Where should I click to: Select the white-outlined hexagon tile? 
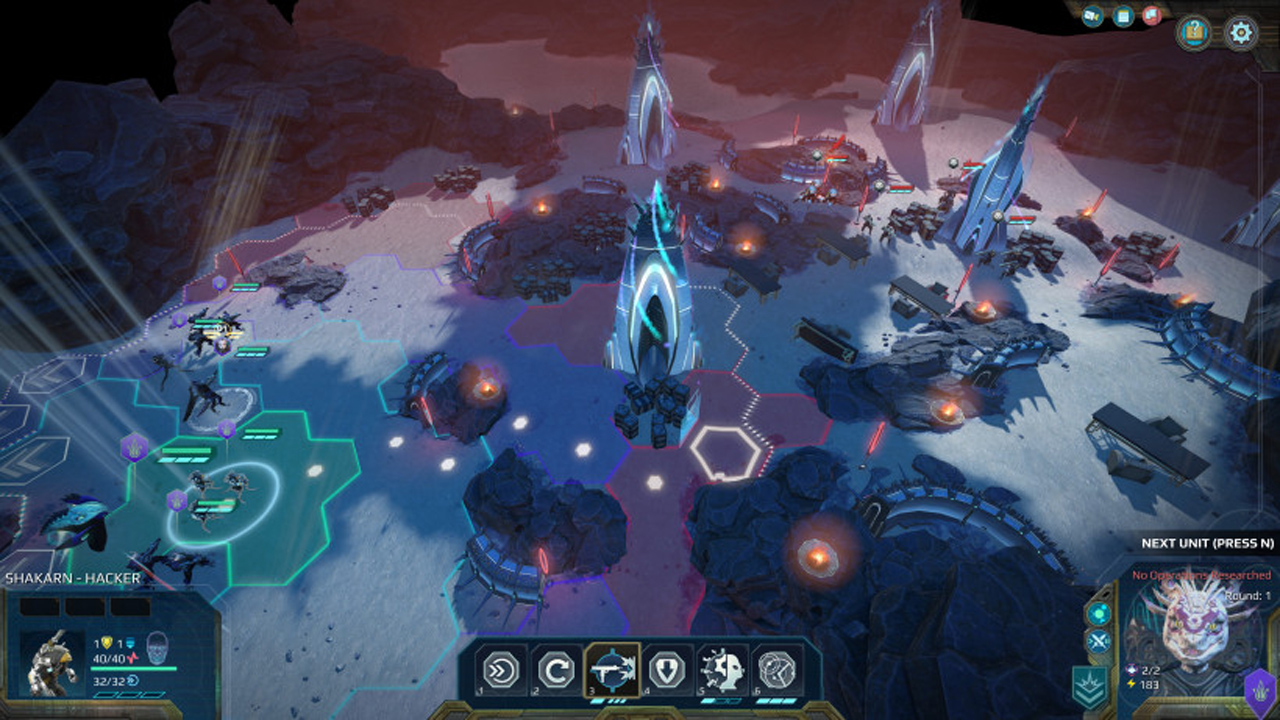point(723,453)
